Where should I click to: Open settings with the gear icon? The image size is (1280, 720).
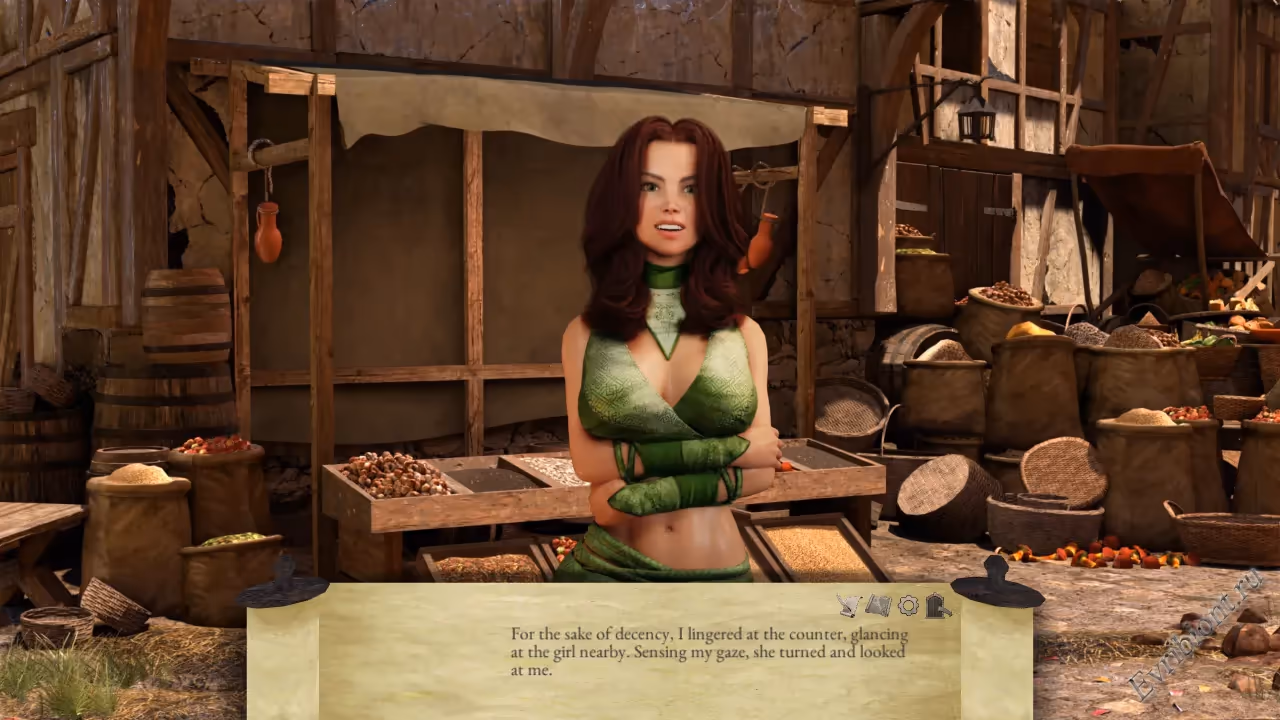tap(908, 605)
